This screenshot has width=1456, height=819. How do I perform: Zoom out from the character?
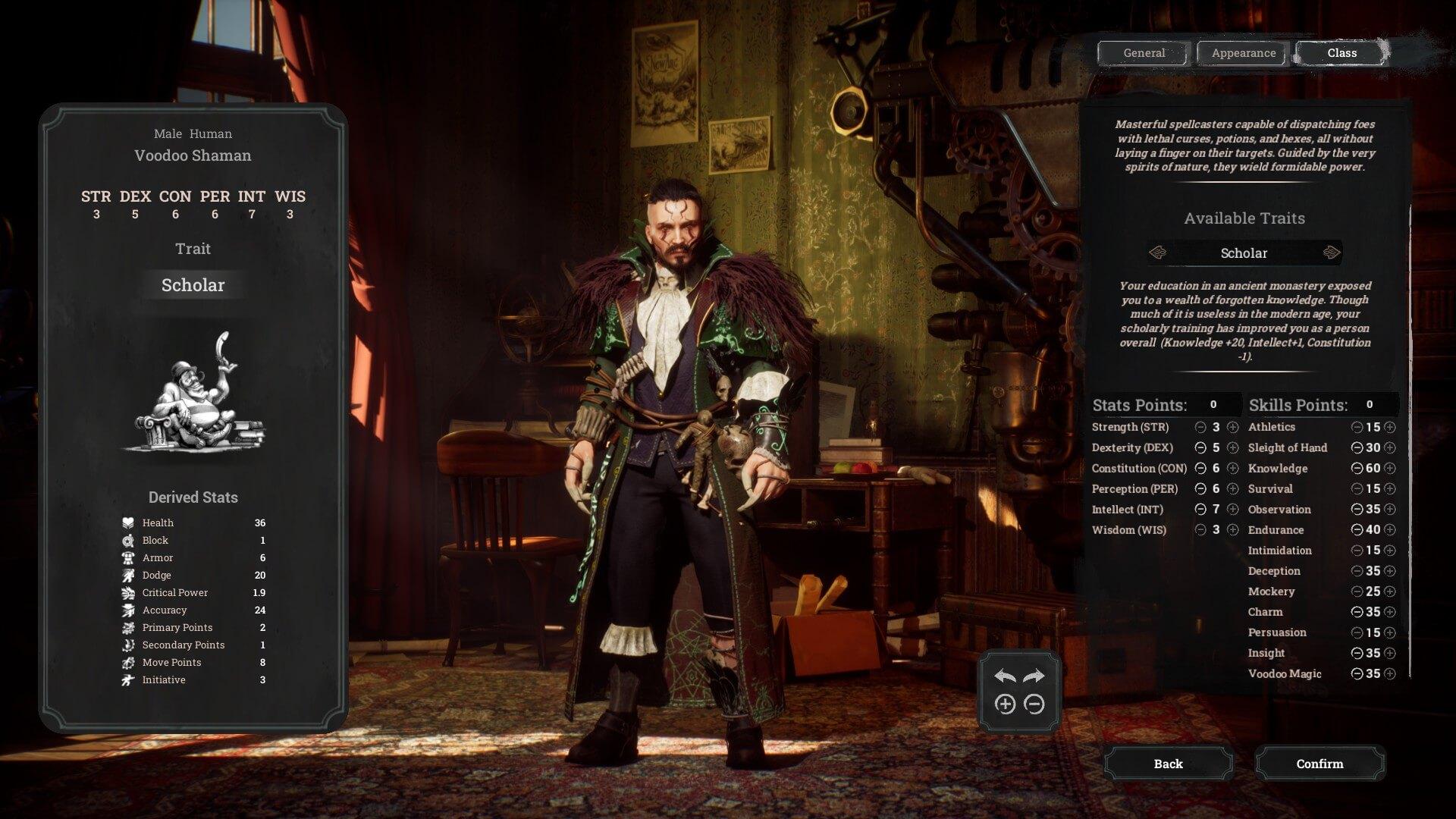coord(1034,704)
